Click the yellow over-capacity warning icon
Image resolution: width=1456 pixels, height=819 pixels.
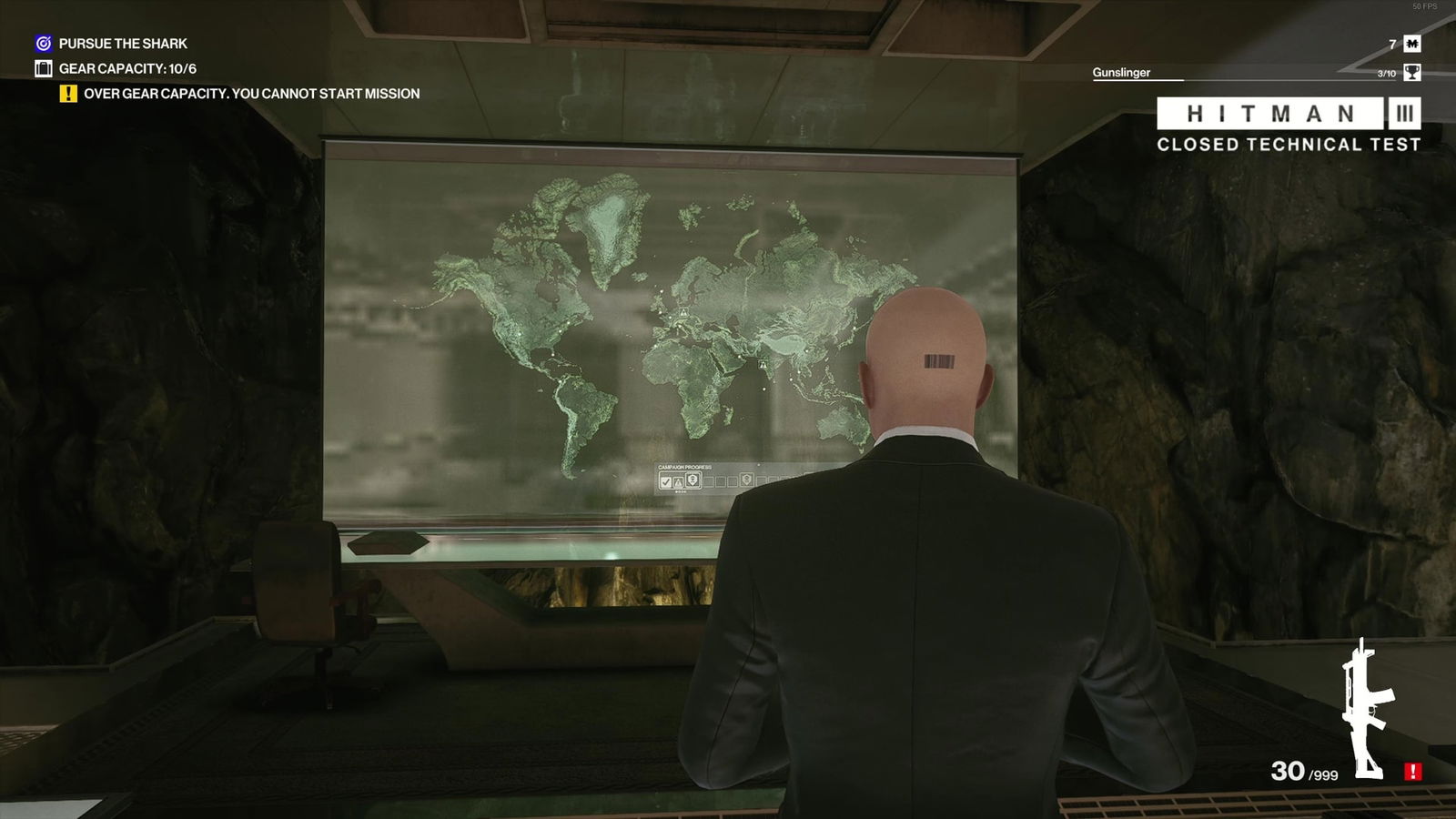pos(68,93)
